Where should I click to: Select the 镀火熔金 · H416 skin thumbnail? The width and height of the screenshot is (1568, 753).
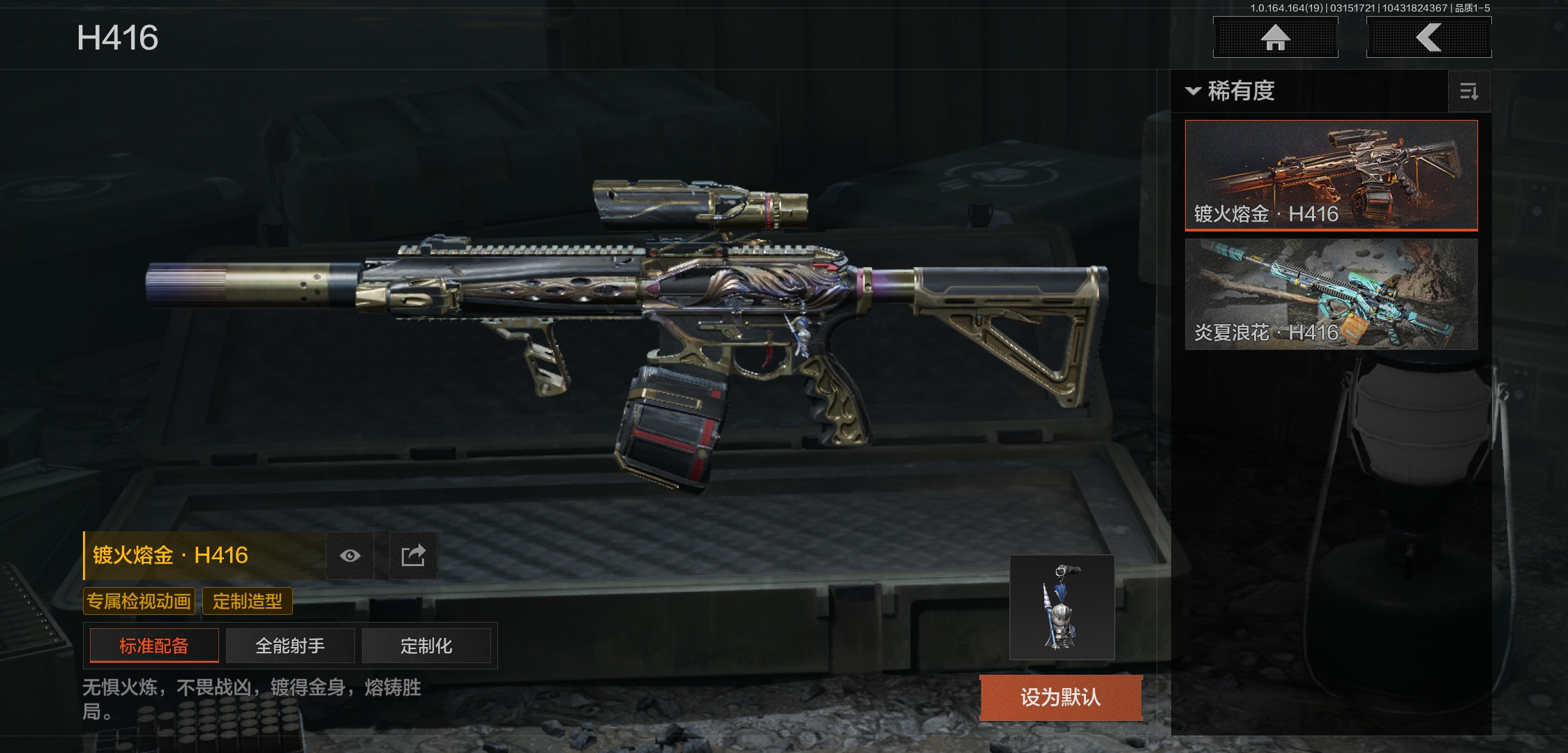pyautogui.click(x=1331, y=175)
